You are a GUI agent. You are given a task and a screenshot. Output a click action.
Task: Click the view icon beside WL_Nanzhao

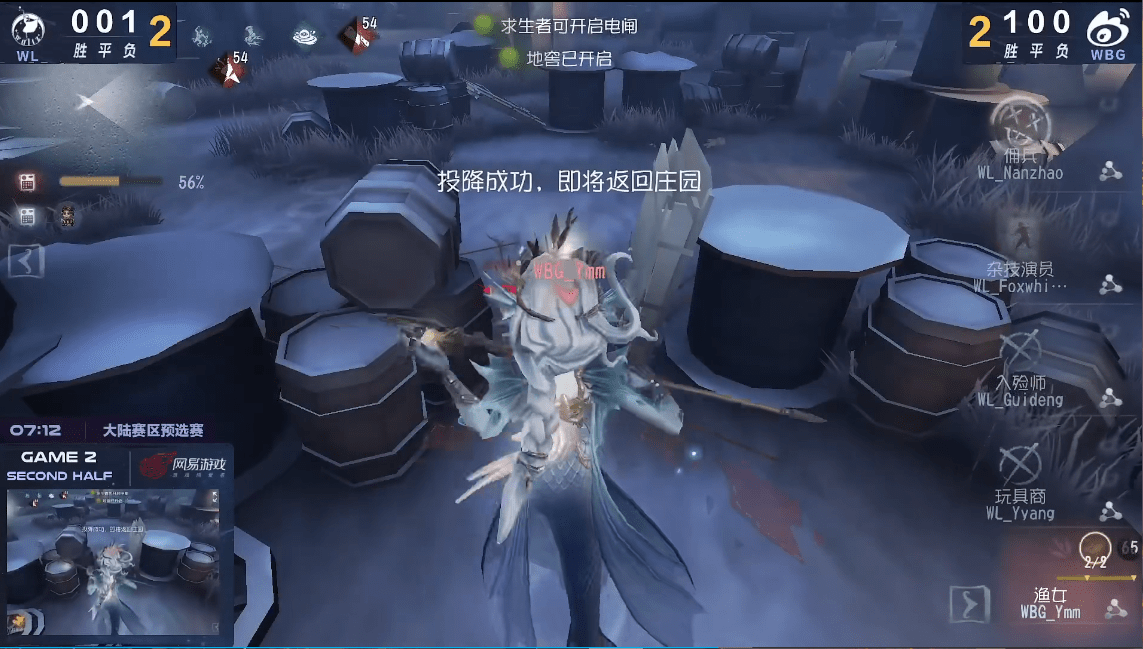(1109, 172)
